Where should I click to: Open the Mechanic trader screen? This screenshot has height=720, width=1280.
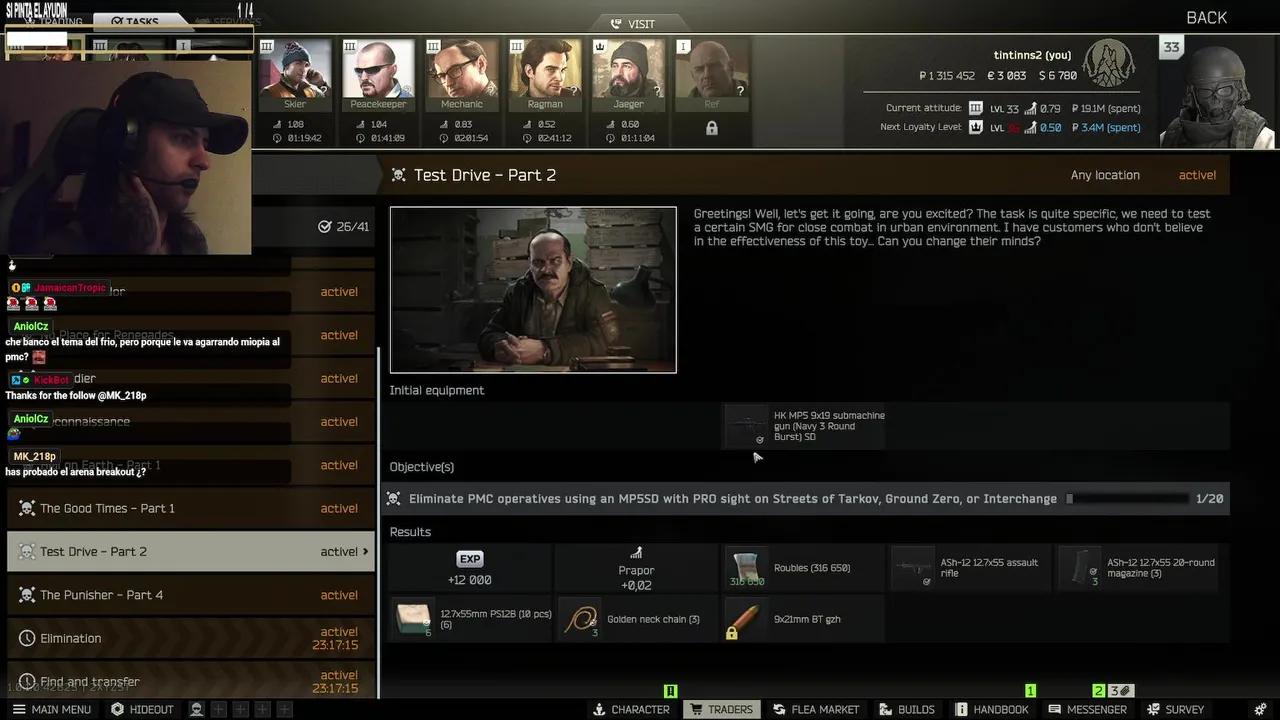461,70
